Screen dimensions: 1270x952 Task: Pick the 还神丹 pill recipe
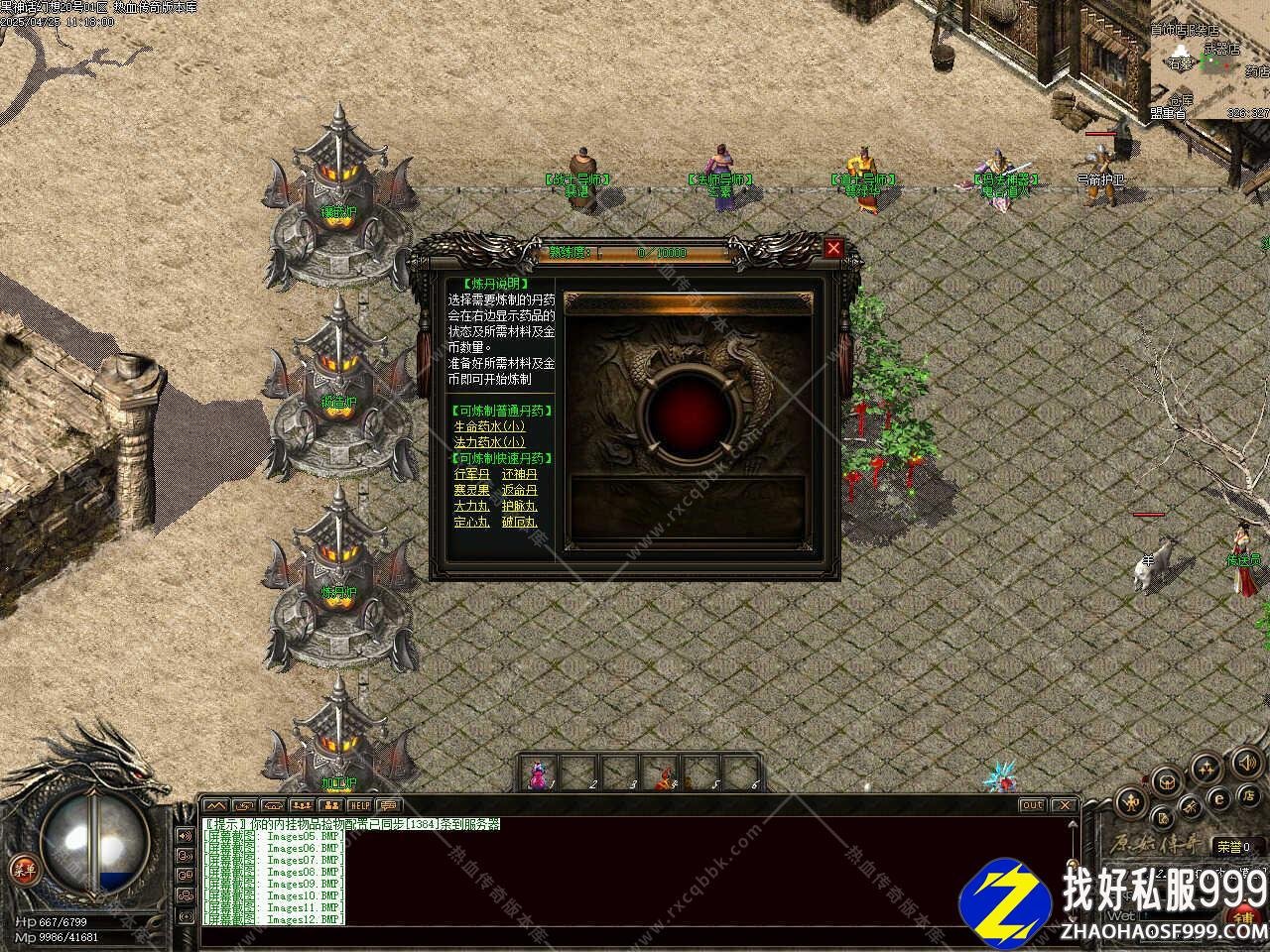(519, 474)
